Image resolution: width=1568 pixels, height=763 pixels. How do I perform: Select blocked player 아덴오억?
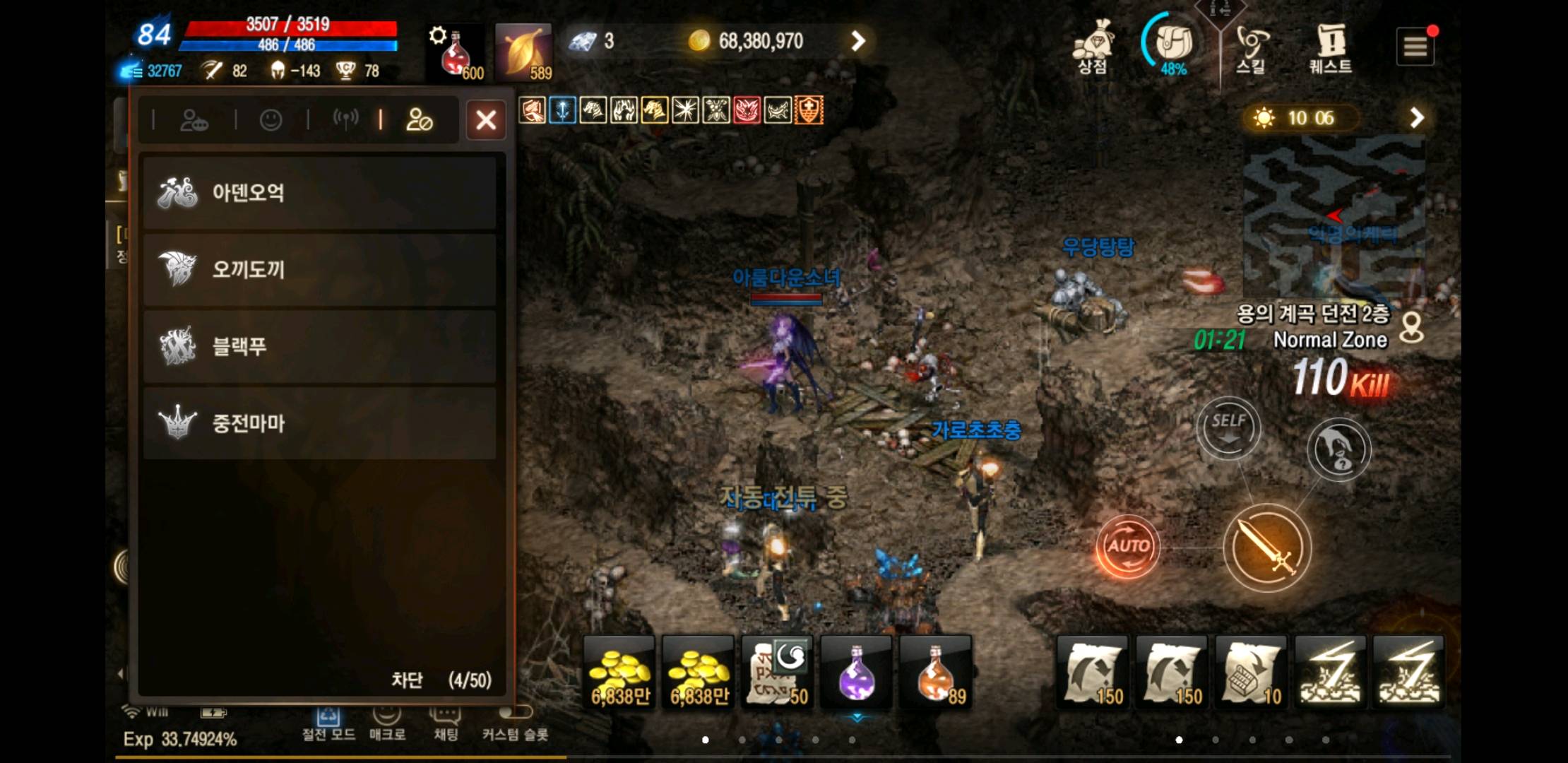click(319, 193)
